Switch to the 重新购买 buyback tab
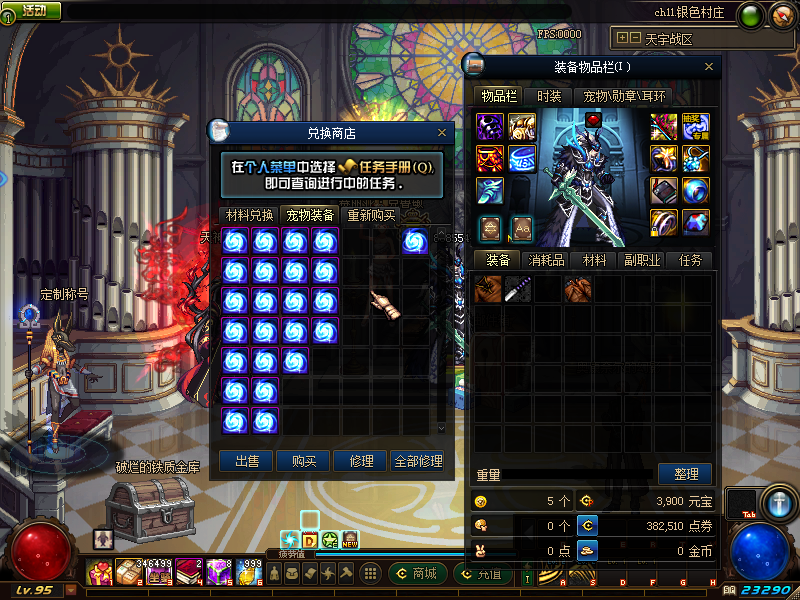Screen dimensions: 800x600 click(x=371, y=215)
